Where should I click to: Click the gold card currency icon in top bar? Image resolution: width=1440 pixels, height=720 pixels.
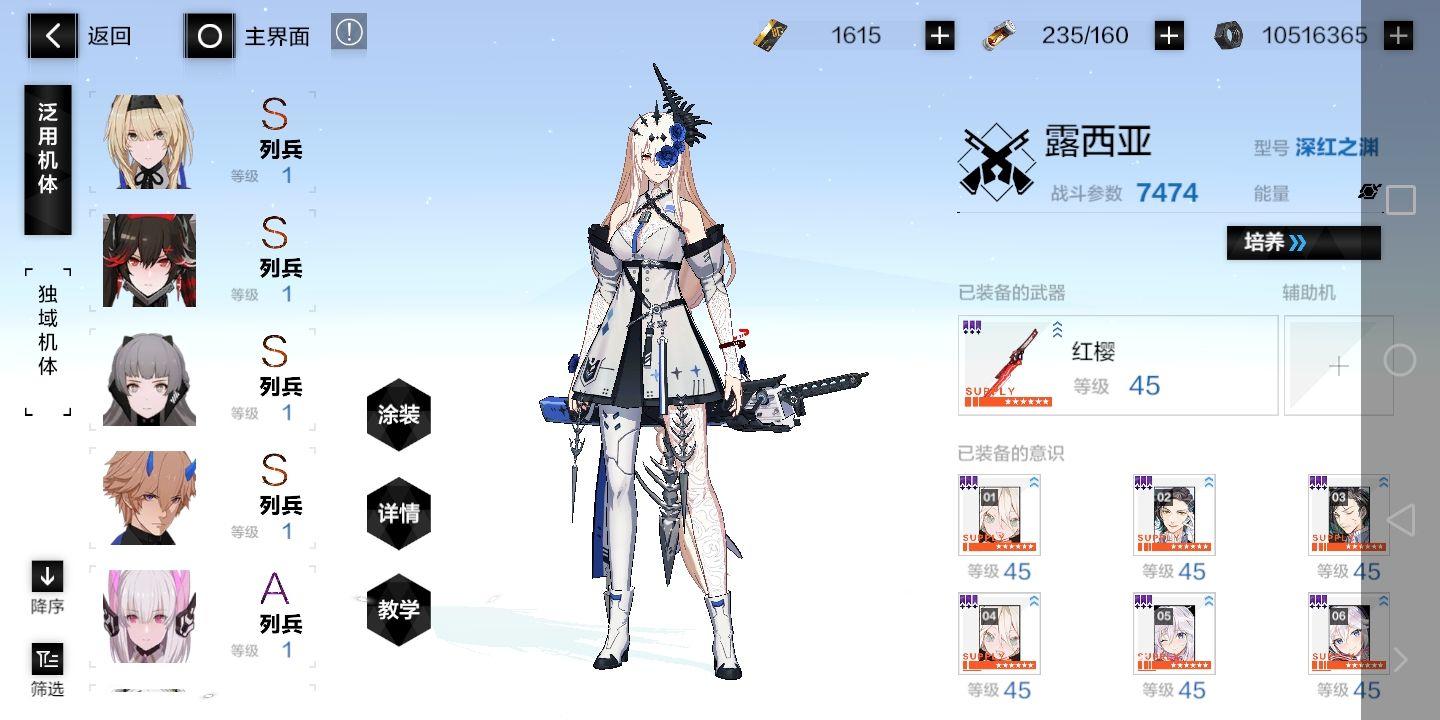point(772,35)
